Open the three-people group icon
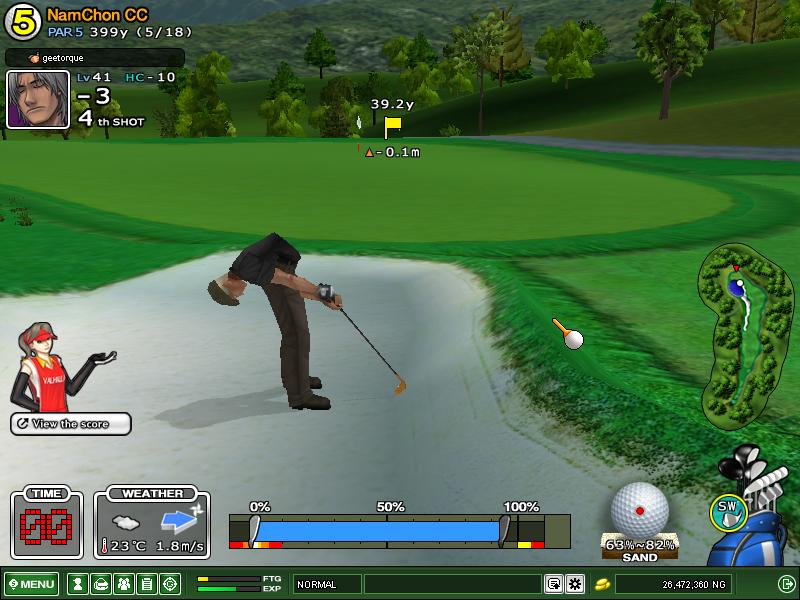Viewport: 800px width, 600px height. pyautogui.click(x=124, y=584)
